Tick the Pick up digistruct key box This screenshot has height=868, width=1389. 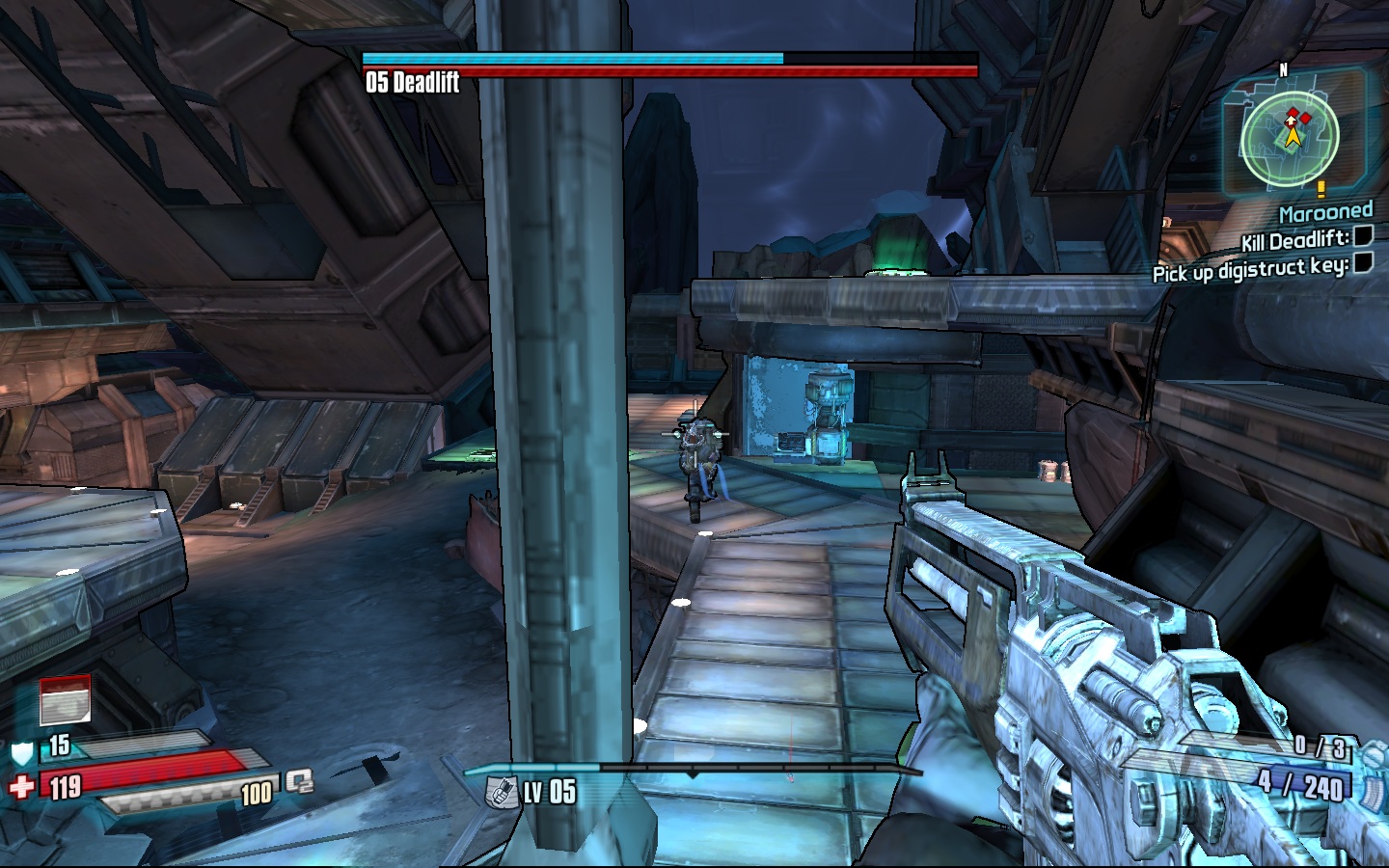pyautogui.click(x=1362, y=262)
